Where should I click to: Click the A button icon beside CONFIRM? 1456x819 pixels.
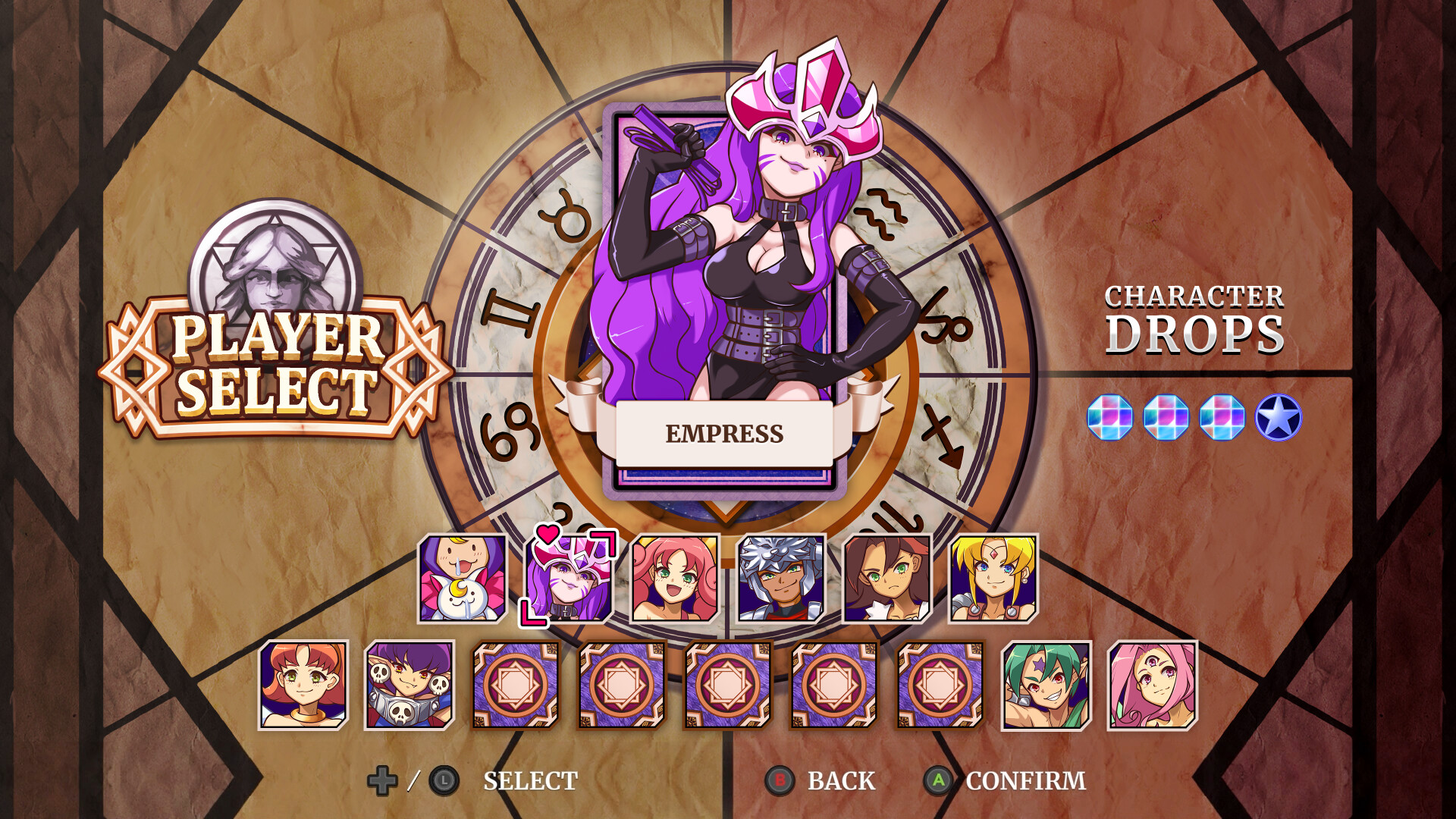point(938,779)
